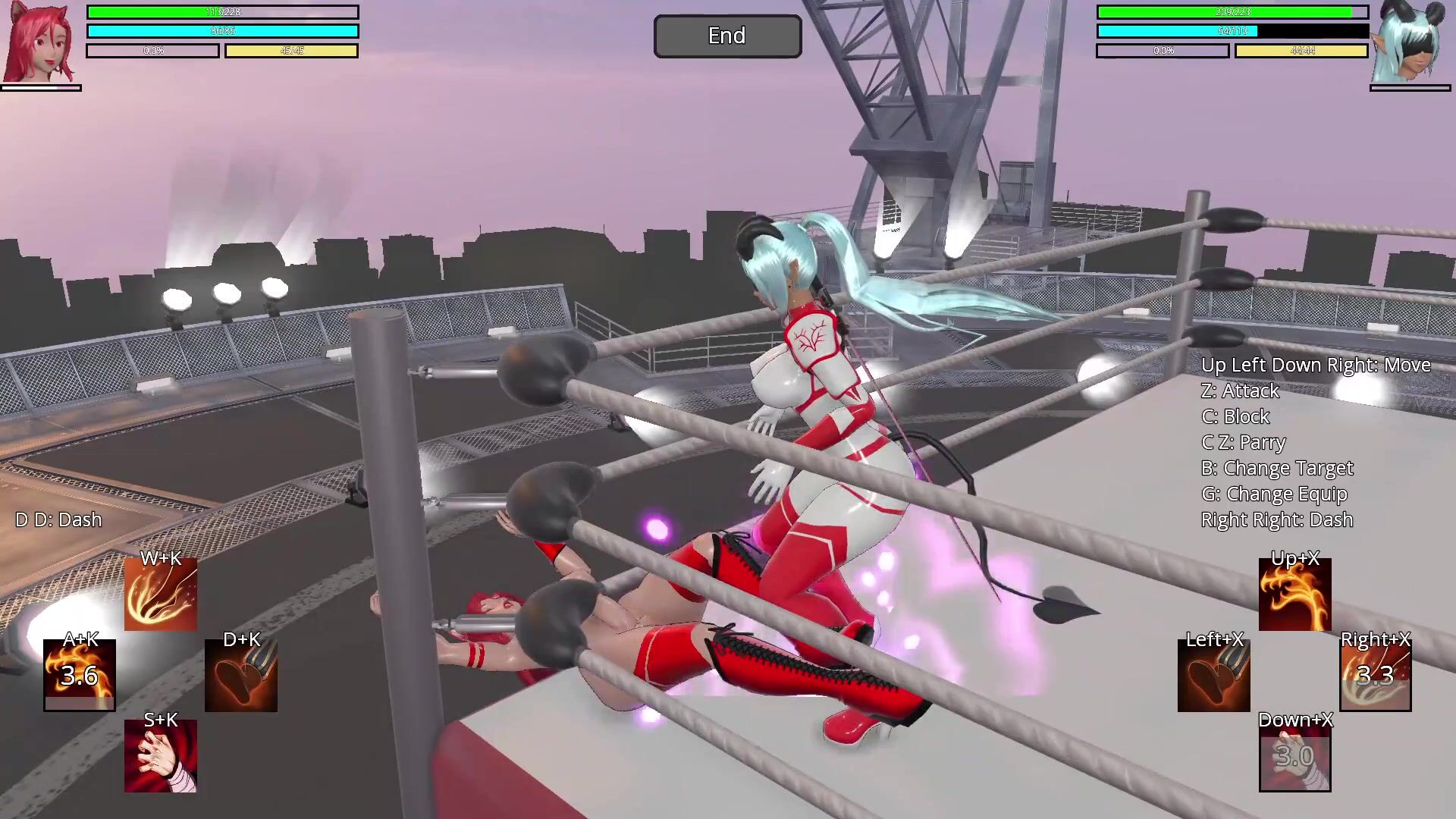Screen dimensions: 1456x819
Task: Select the Right+X skill on cooldown
Action: 1375,675
